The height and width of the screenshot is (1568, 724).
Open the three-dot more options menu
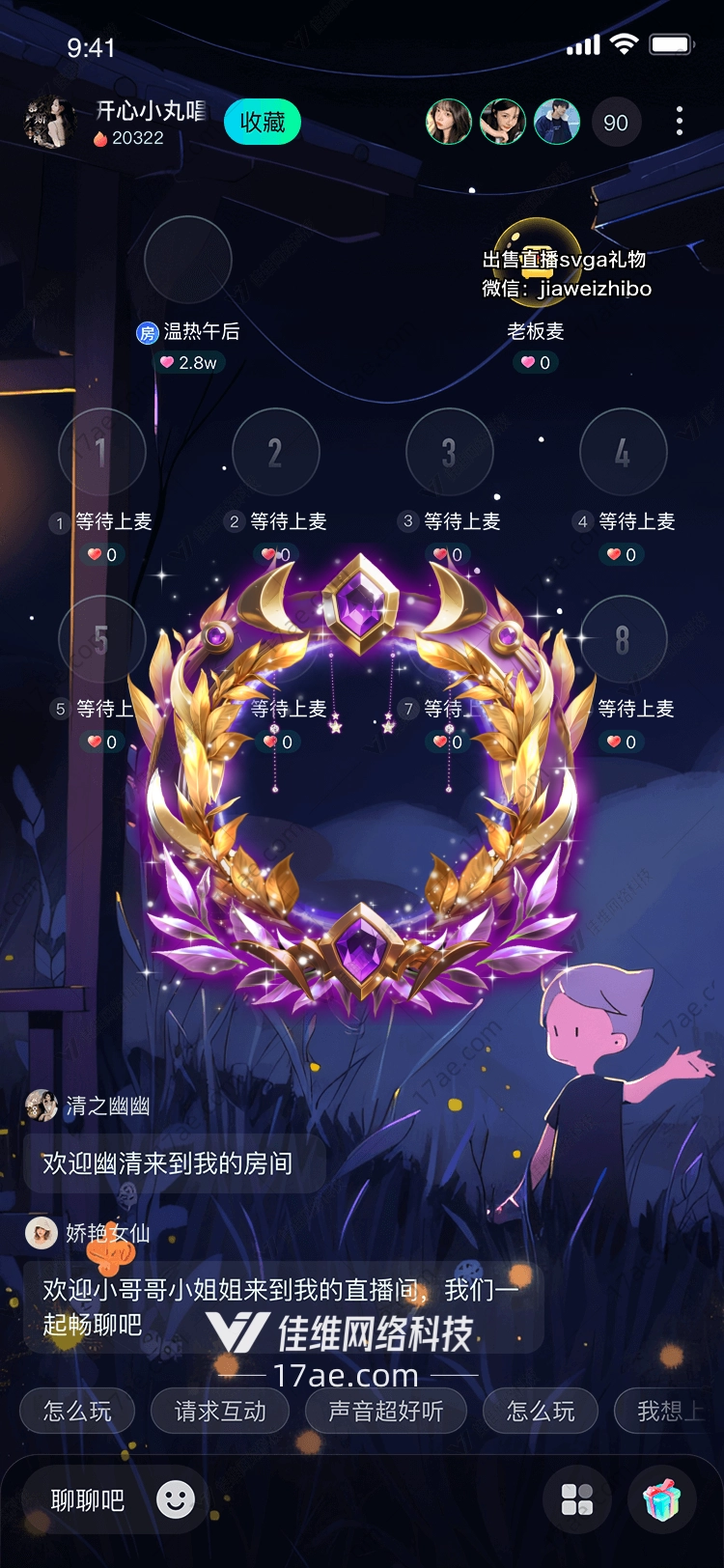680,121
